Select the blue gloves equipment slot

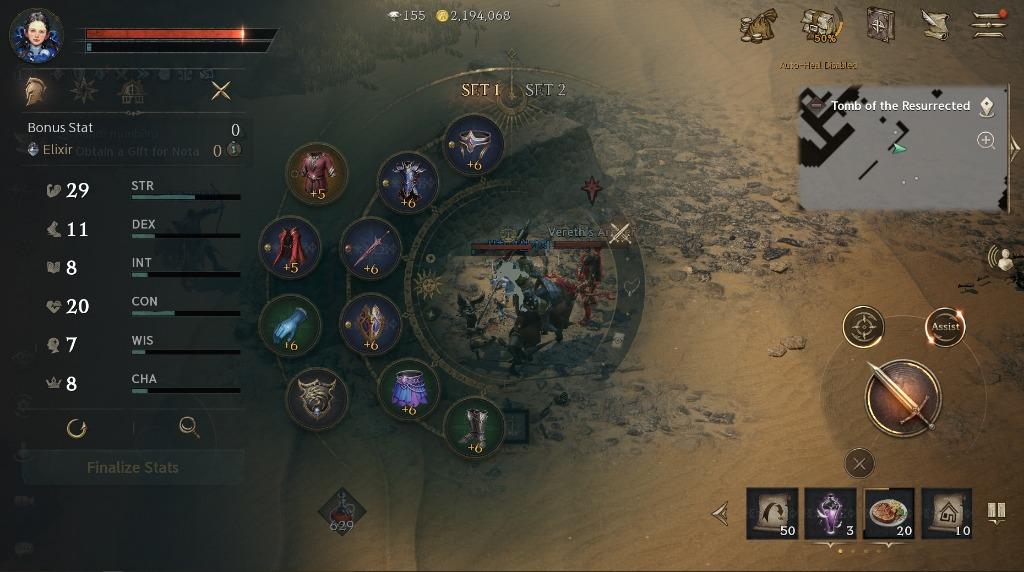(290, 325)
